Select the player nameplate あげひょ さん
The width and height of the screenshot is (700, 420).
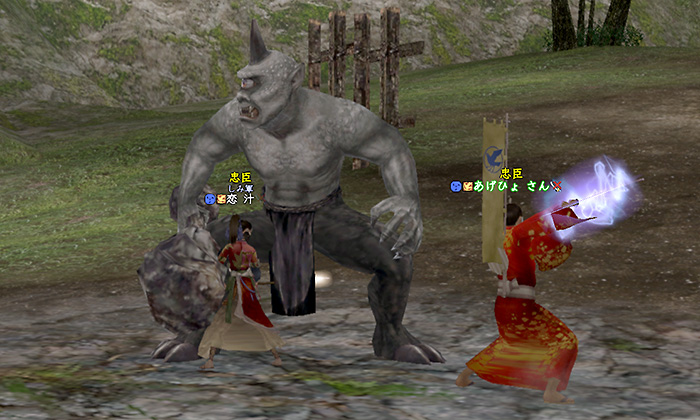(511, 186)
